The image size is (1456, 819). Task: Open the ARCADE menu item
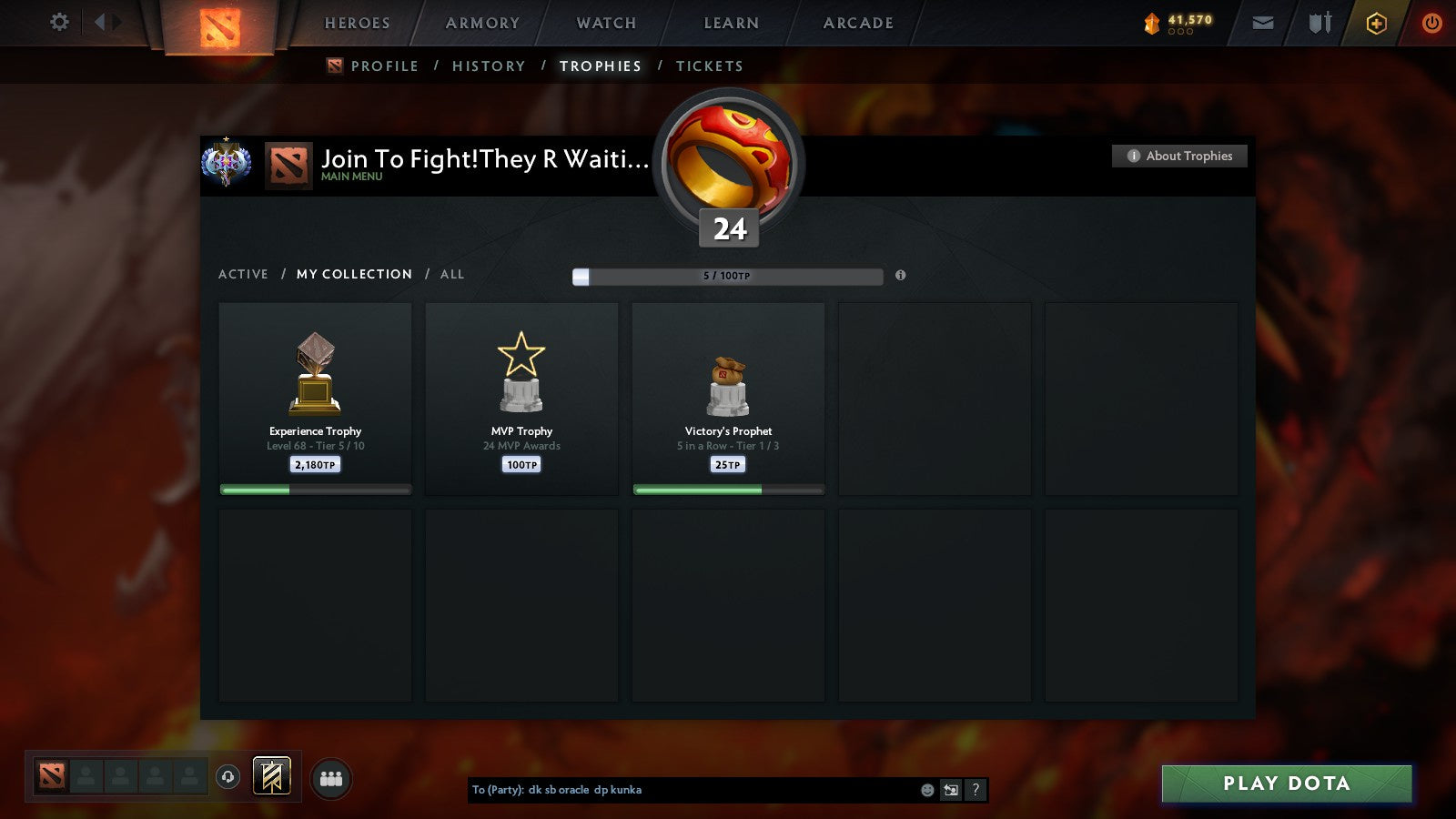(856, 24)
